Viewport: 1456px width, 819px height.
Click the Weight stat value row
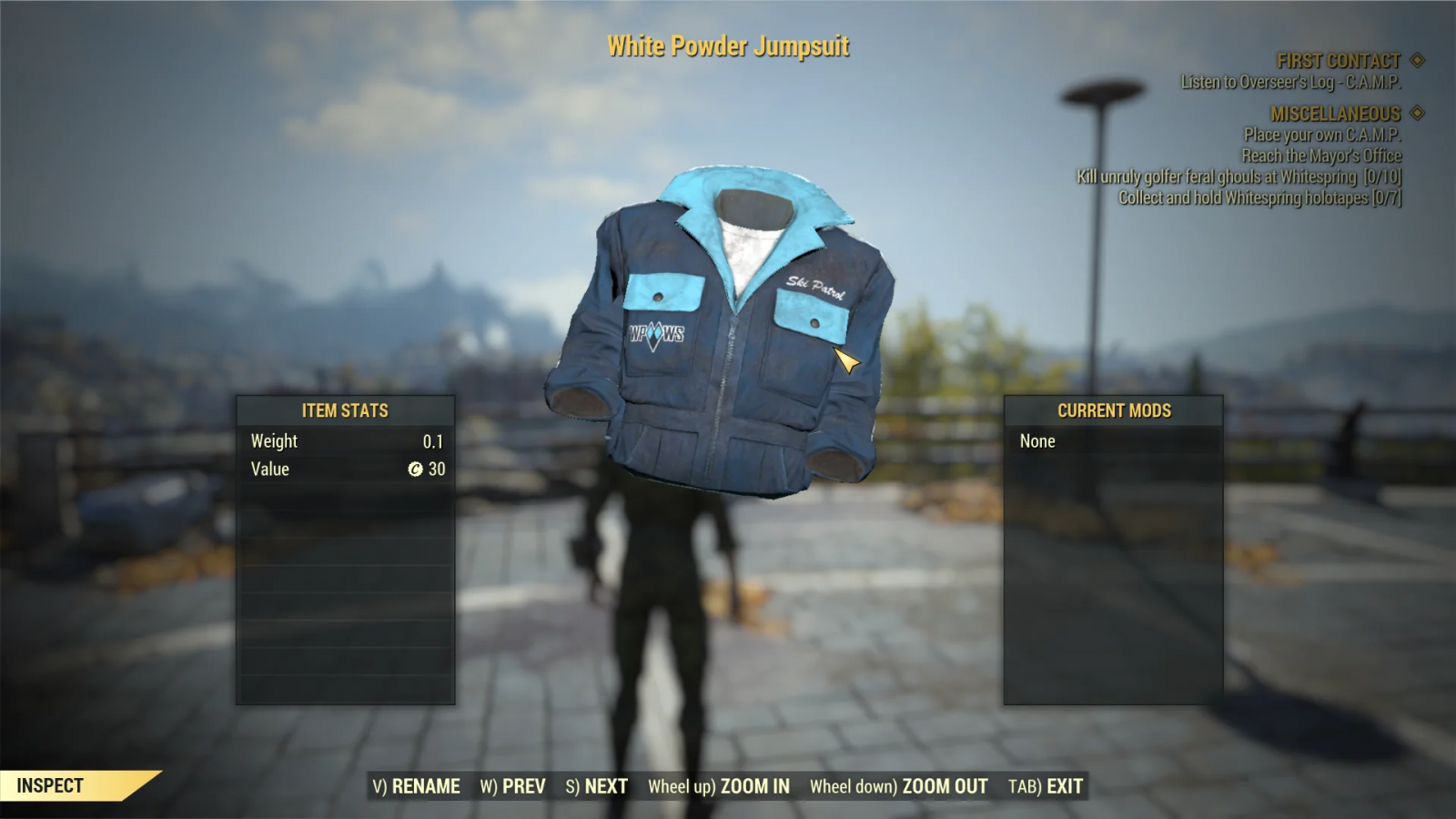(x=345, y=441)
